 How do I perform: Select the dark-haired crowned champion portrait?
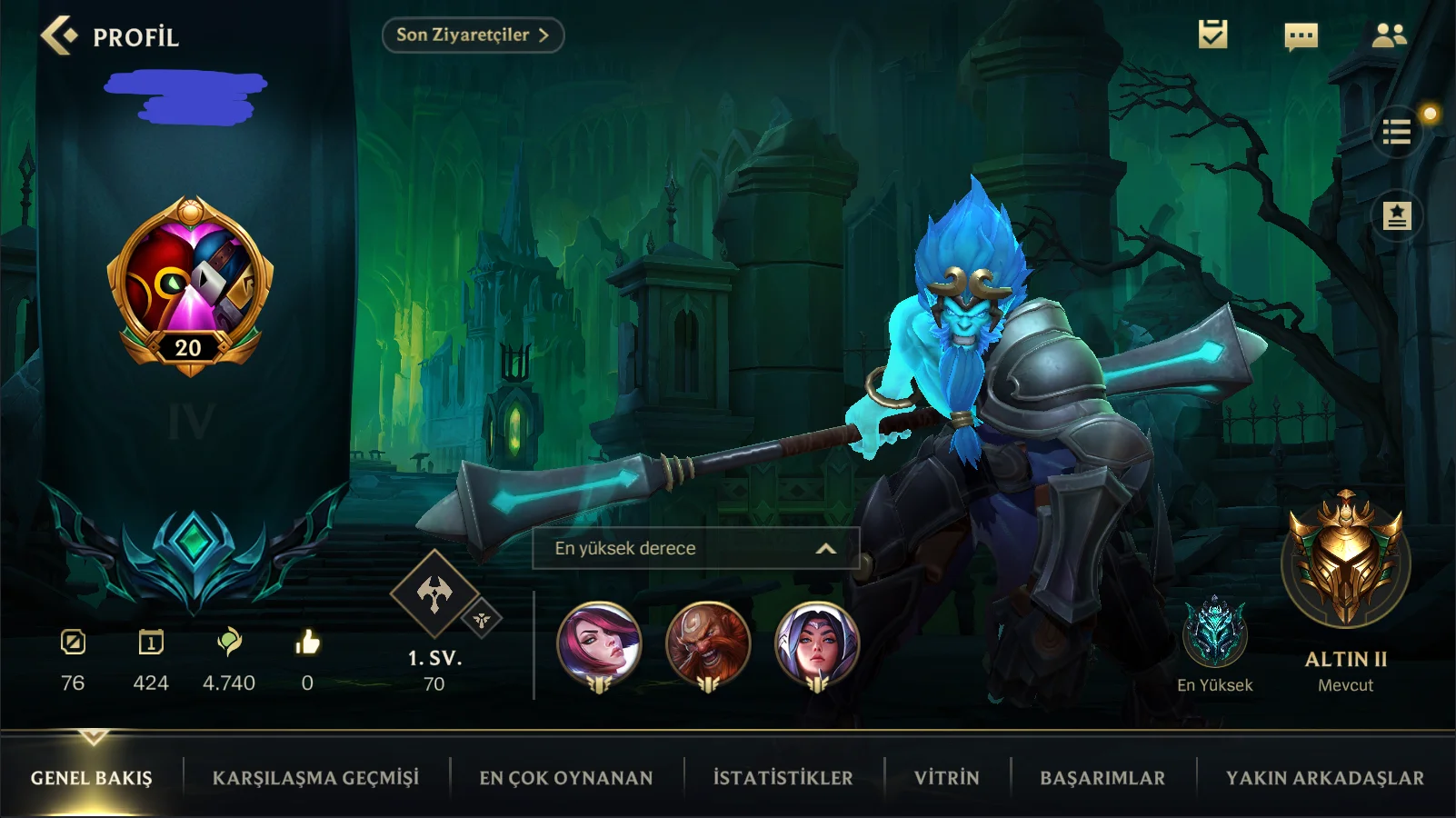pyautogui.click(x=816, y=644)
